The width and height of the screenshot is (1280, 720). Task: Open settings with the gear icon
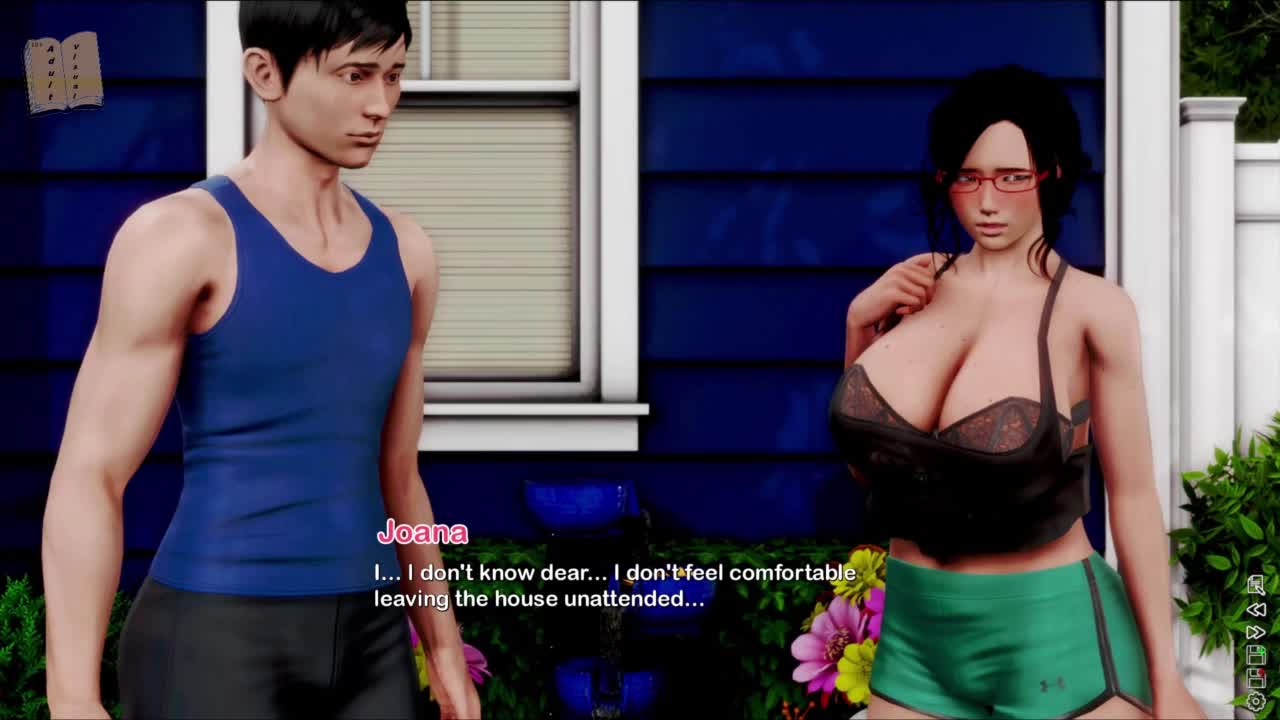click(x=1256, y=703)
